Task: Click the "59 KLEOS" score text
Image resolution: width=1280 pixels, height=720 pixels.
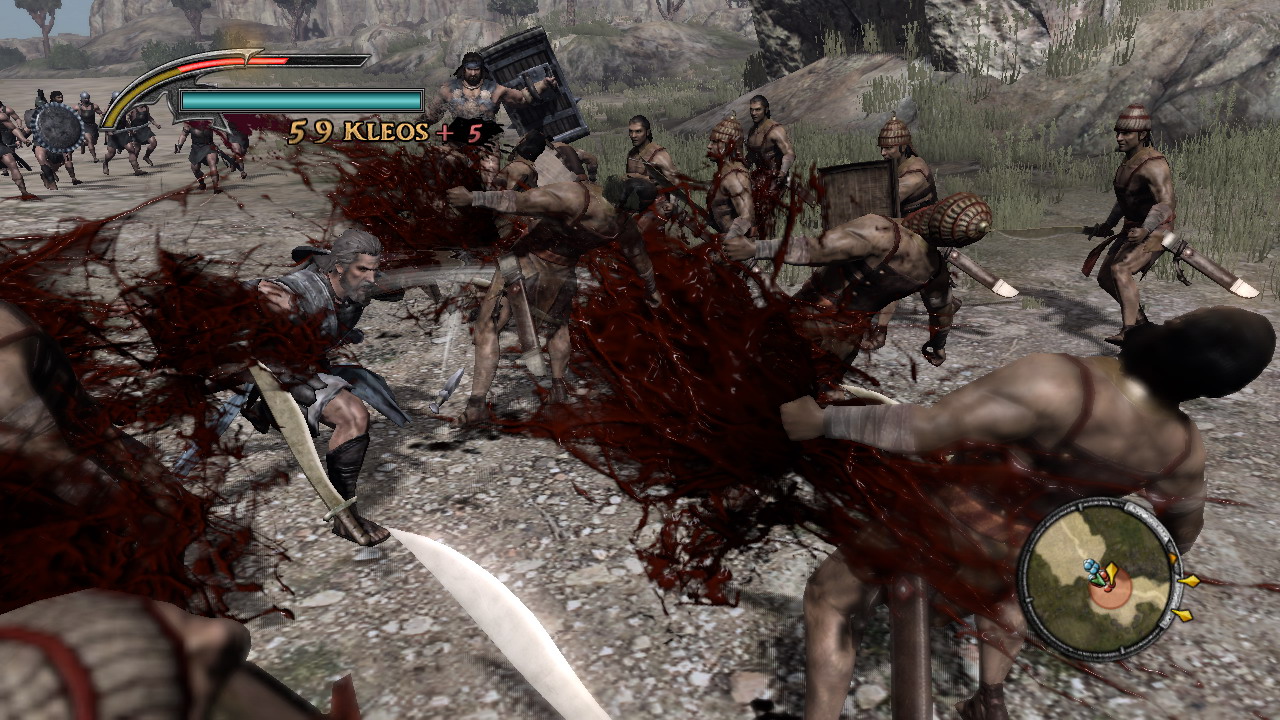Action: click(359, 131)
